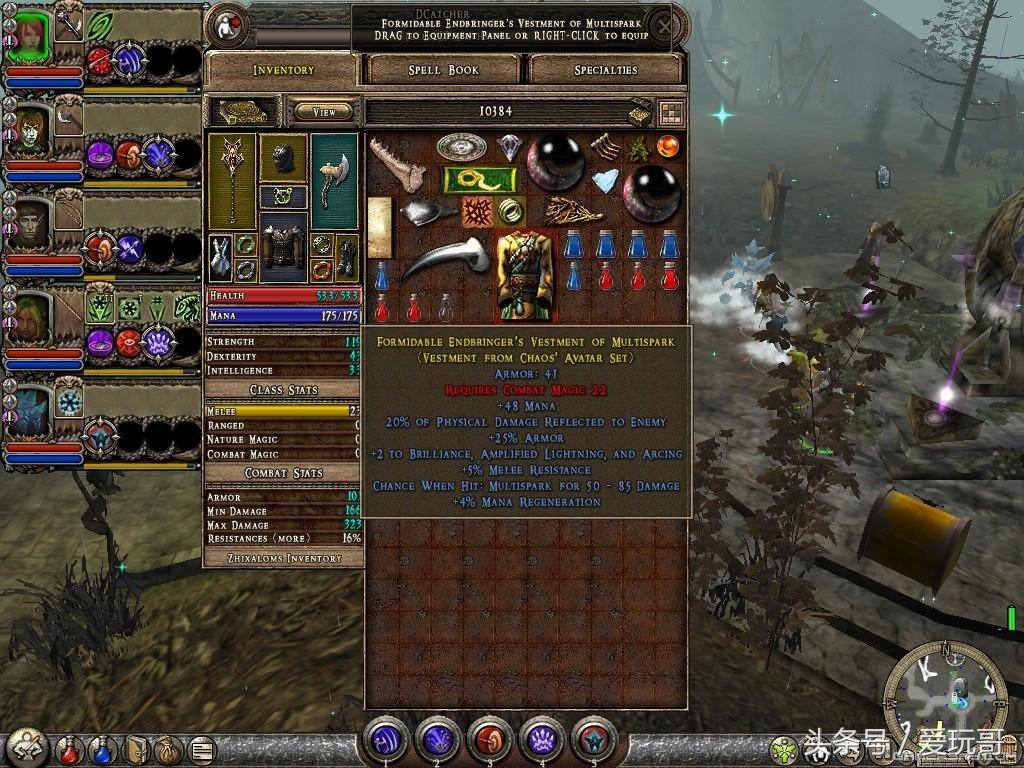Close the inventory panel
Viewport: 1024px width, 768px height.
pos(661,24)
